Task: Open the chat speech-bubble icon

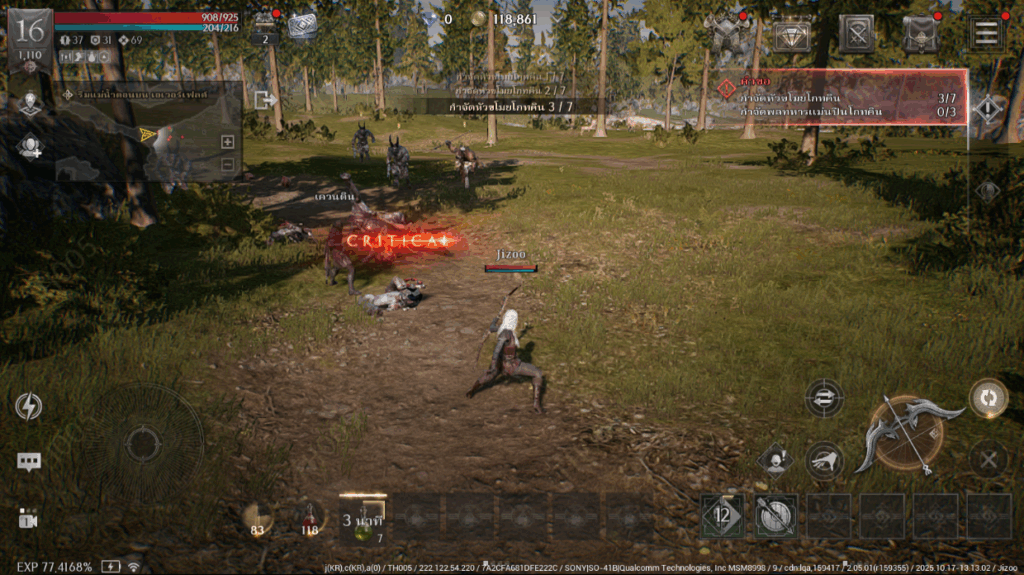Action: (x=29, y=461)
